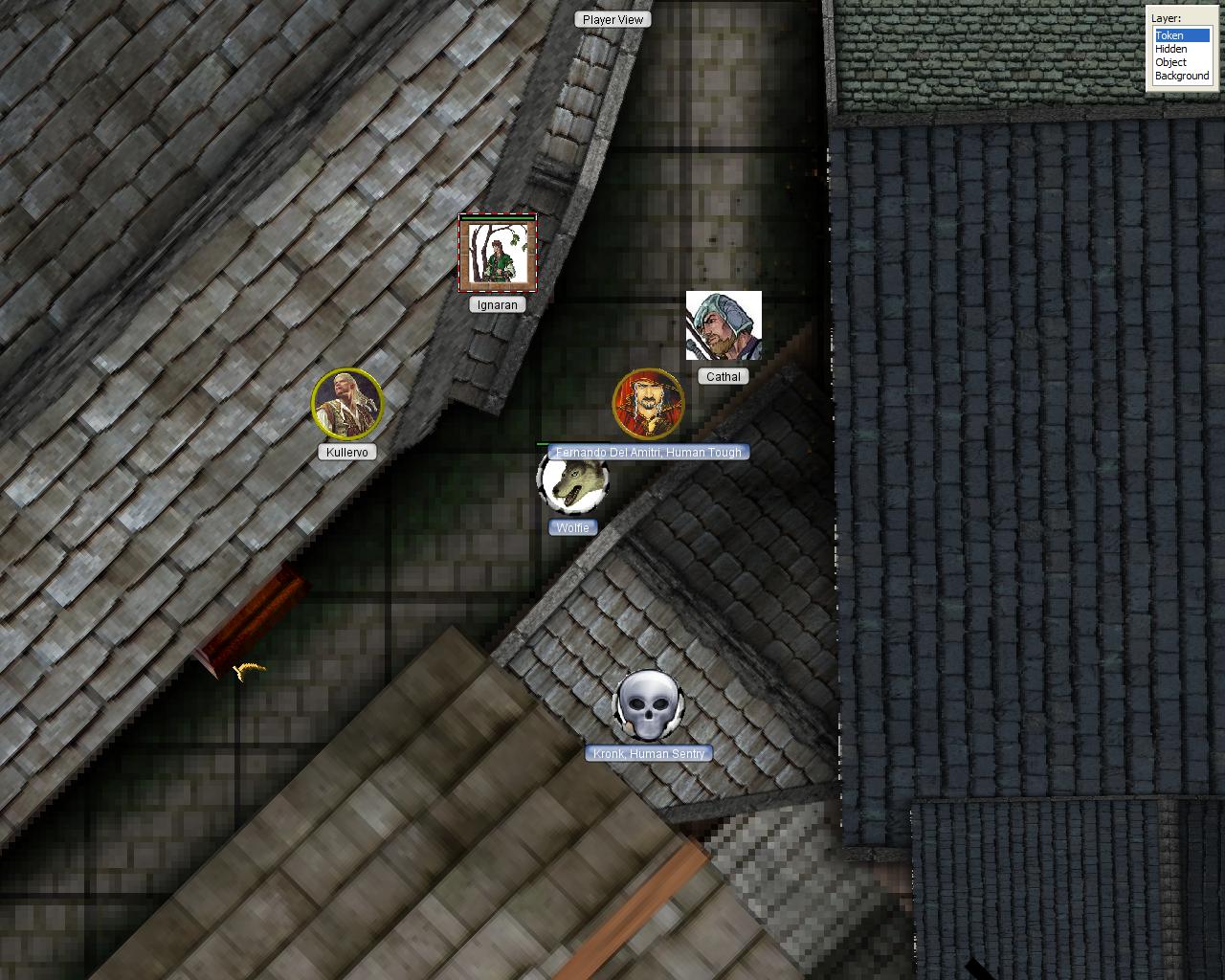The image size is (1225, 980).
Task: Select the Cathal token
Action: click(x=724, y=325)
